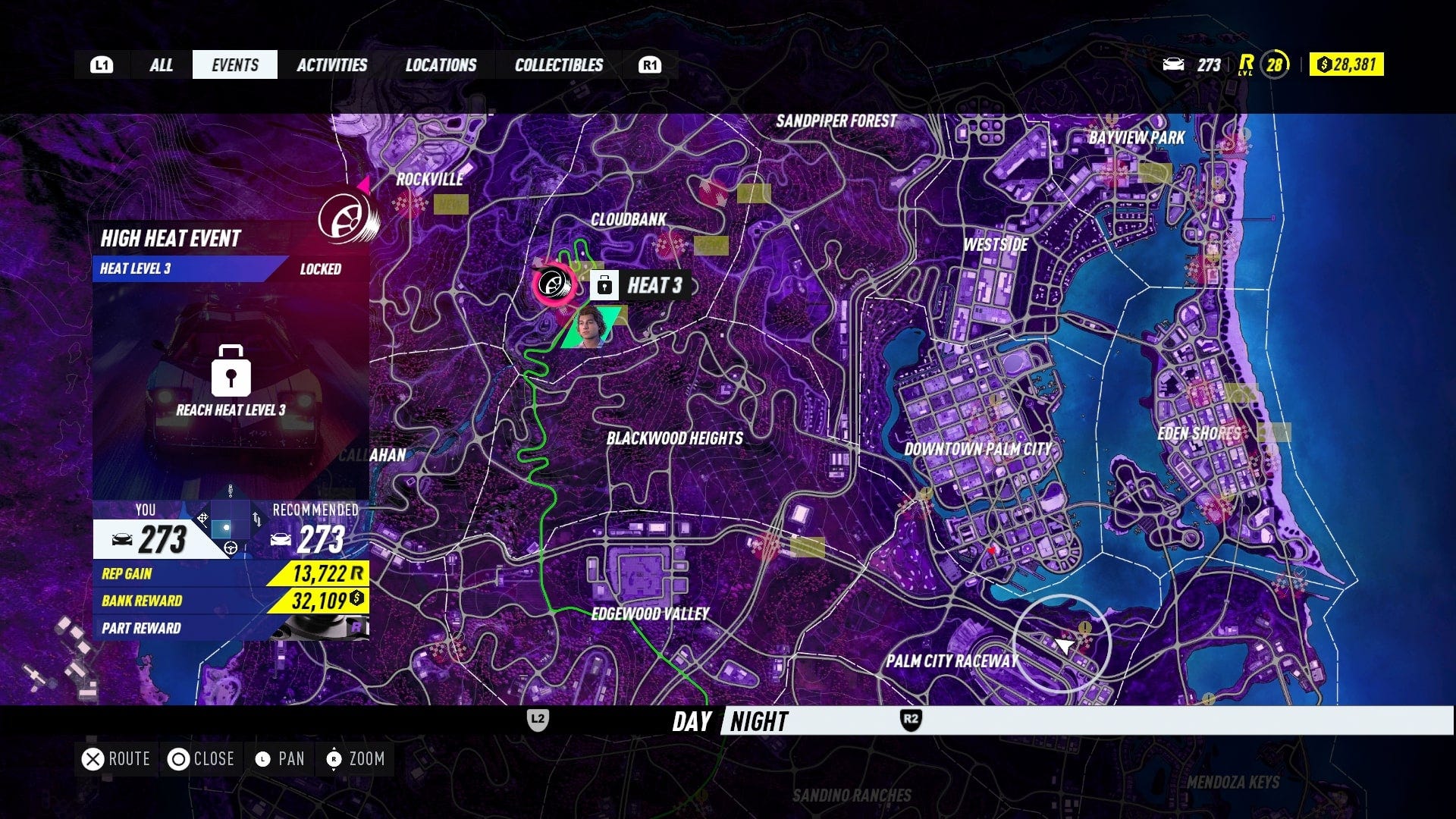Open the ACTIVITIES filter tab
Image resolution: width=1456 pixels, height=819 pixels.
click(332, 64)
